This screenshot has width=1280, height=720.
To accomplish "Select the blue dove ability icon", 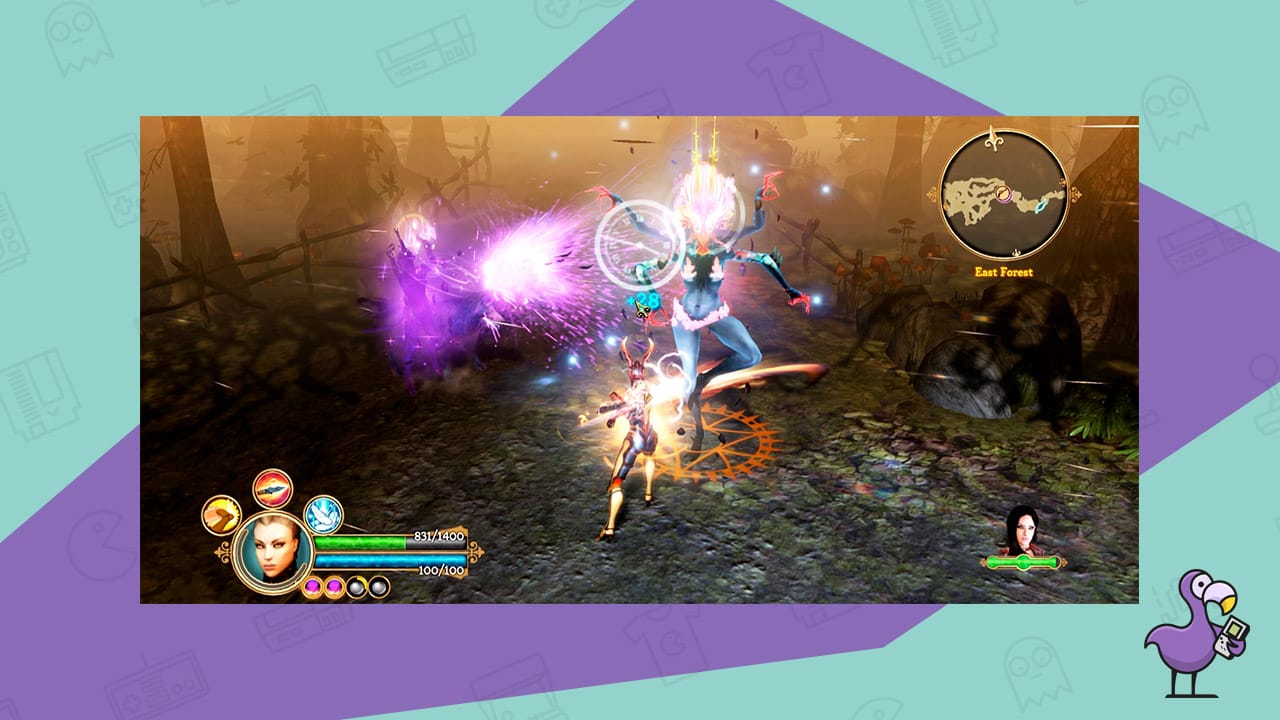I will click(x=323, y=517).
